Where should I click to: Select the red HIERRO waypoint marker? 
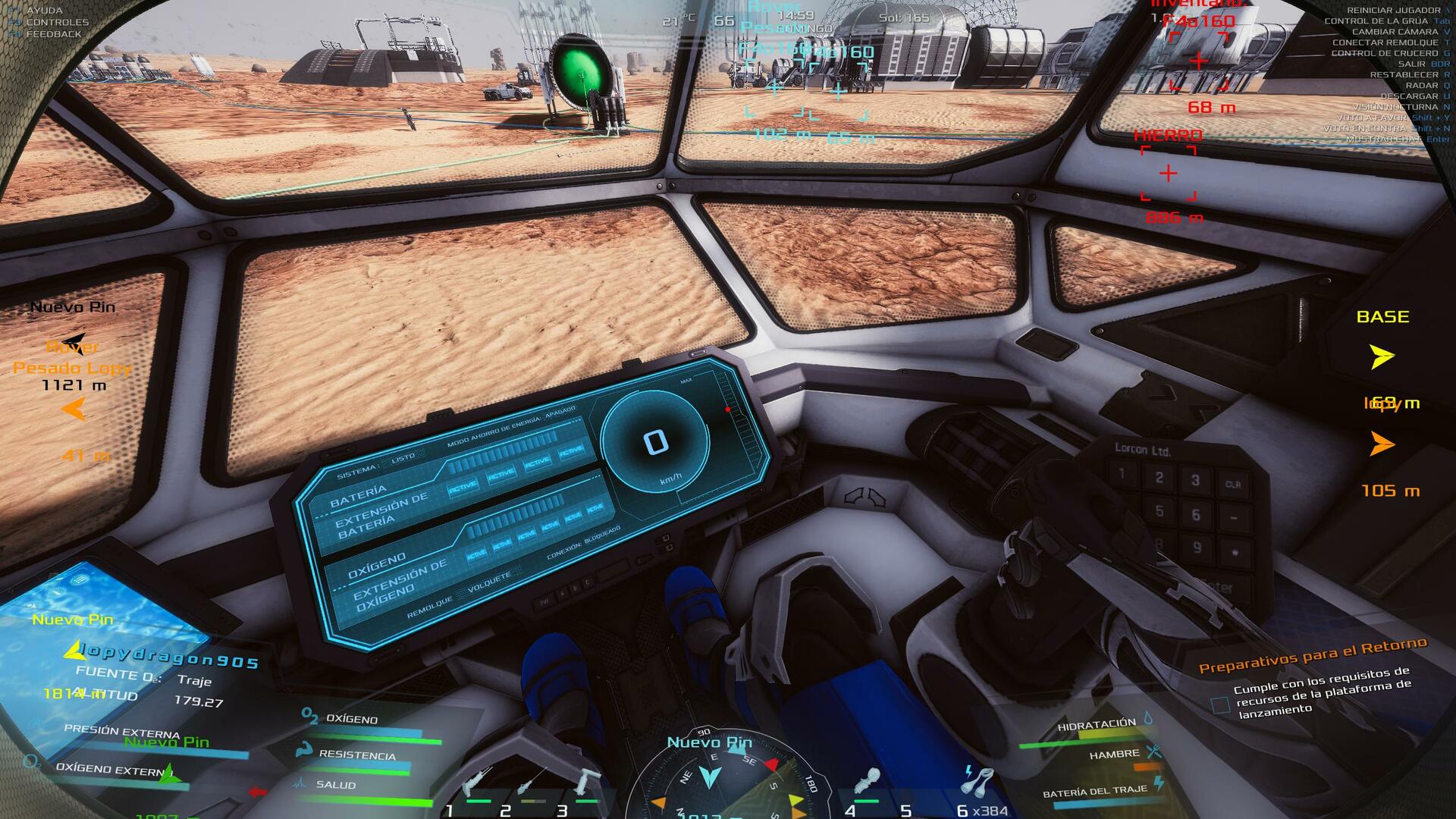click(1169, 174)
